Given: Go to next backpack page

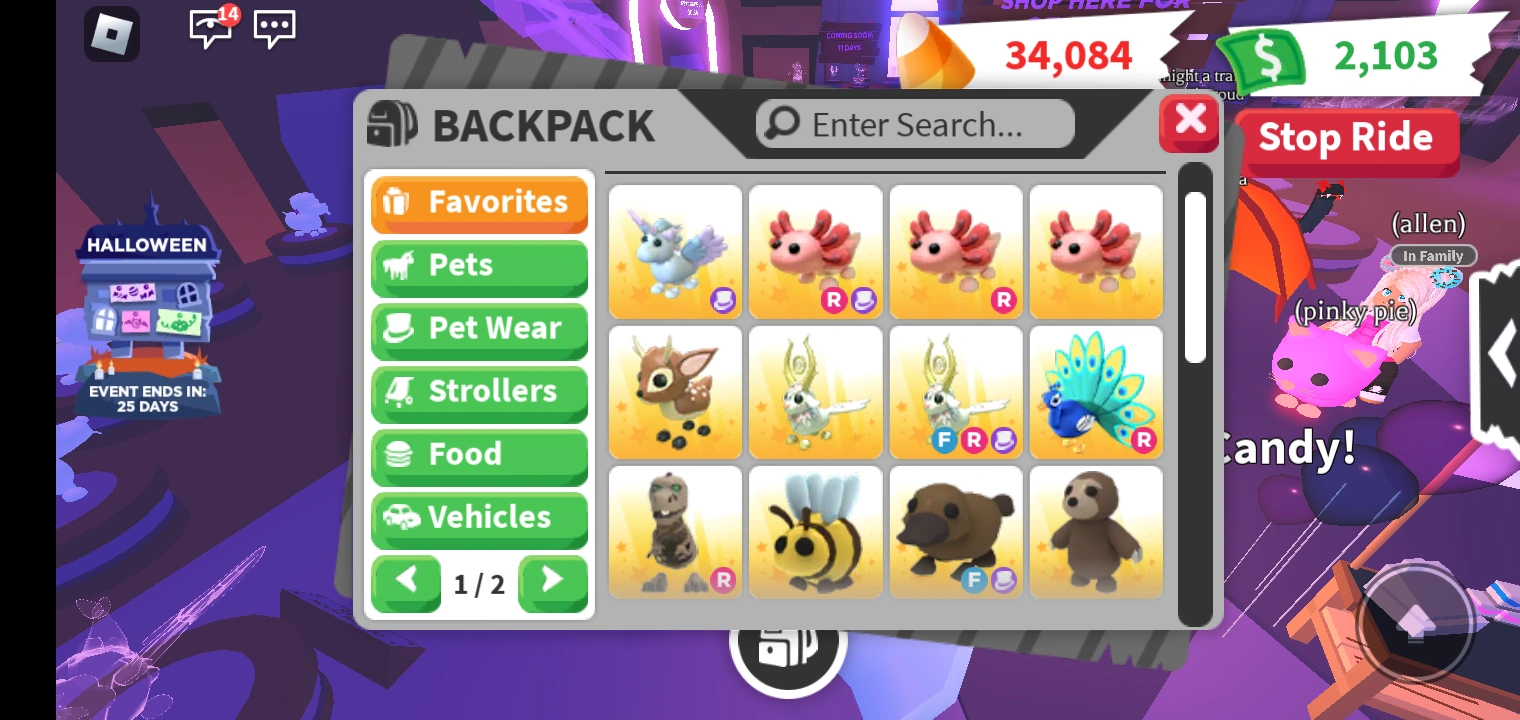Looking at the screenshot, I should point(552,584).
